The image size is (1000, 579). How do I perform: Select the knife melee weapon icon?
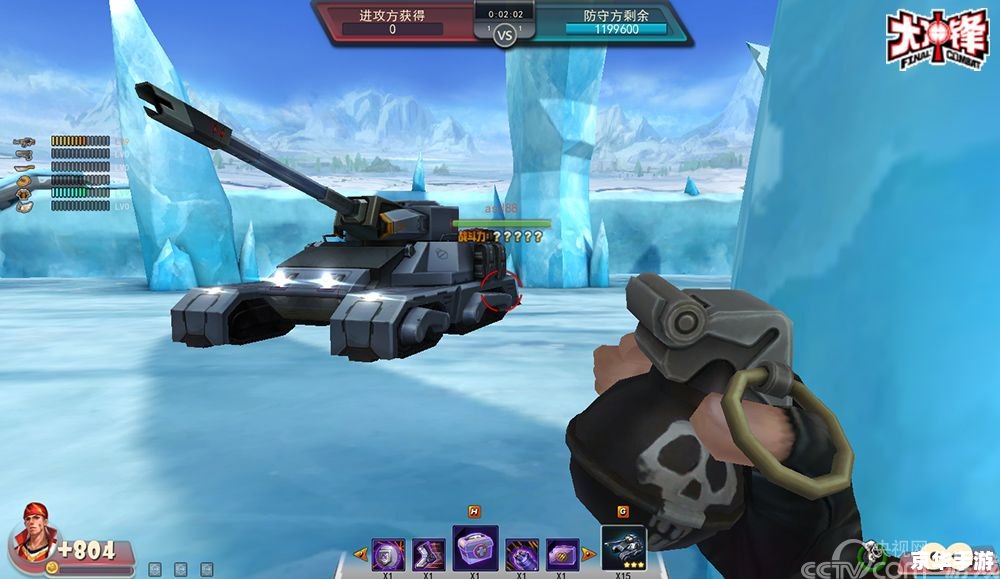24,167
